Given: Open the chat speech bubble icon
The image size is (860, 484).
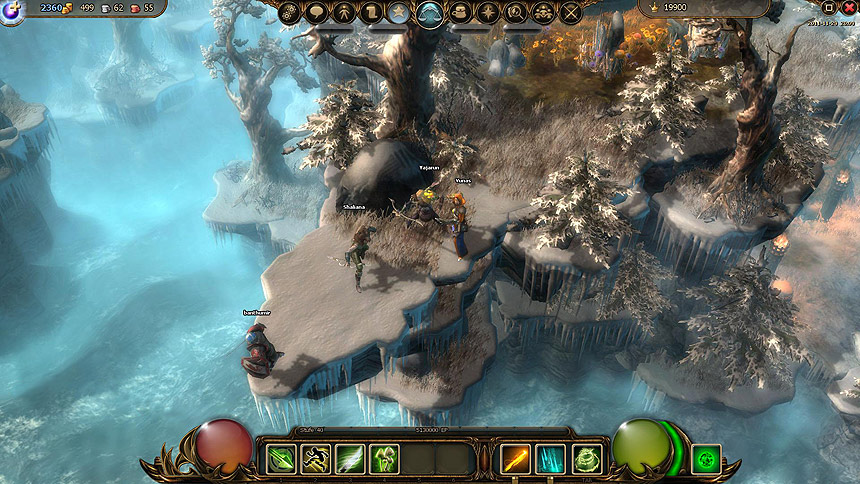Looking at the screenshot, I should coord(317,13).
